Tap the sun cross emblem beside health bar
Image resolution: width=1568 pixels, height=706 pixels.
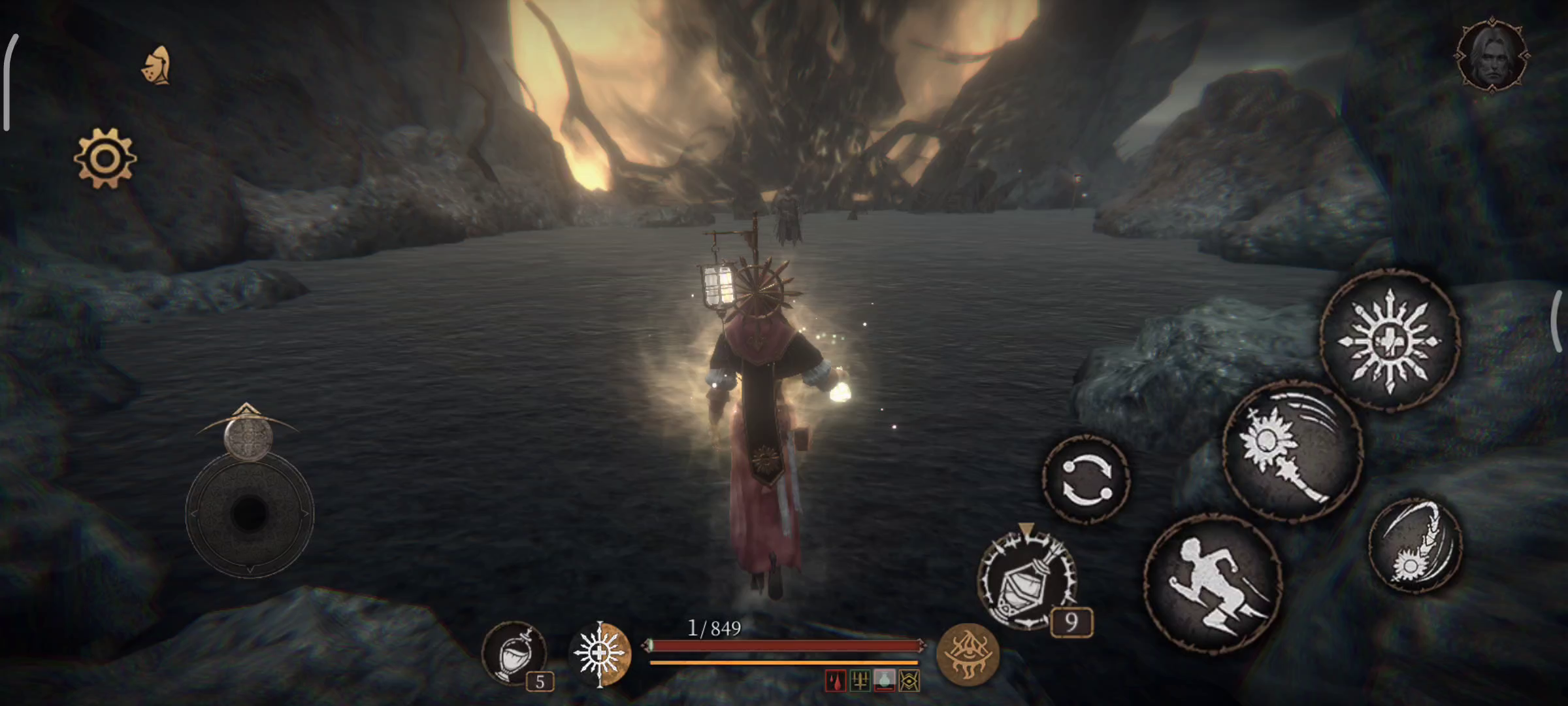(x=600, y=653)
